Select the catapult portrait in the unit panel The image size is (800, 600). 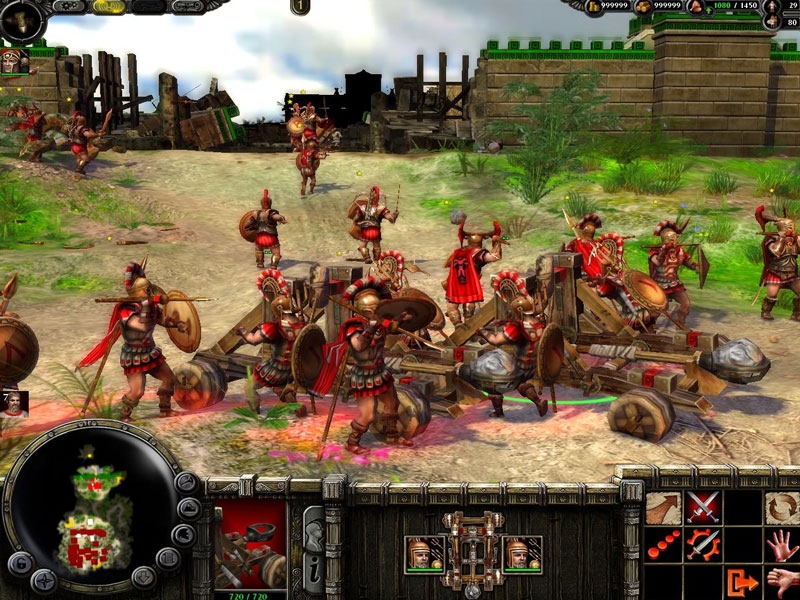[x=252, y=545]
